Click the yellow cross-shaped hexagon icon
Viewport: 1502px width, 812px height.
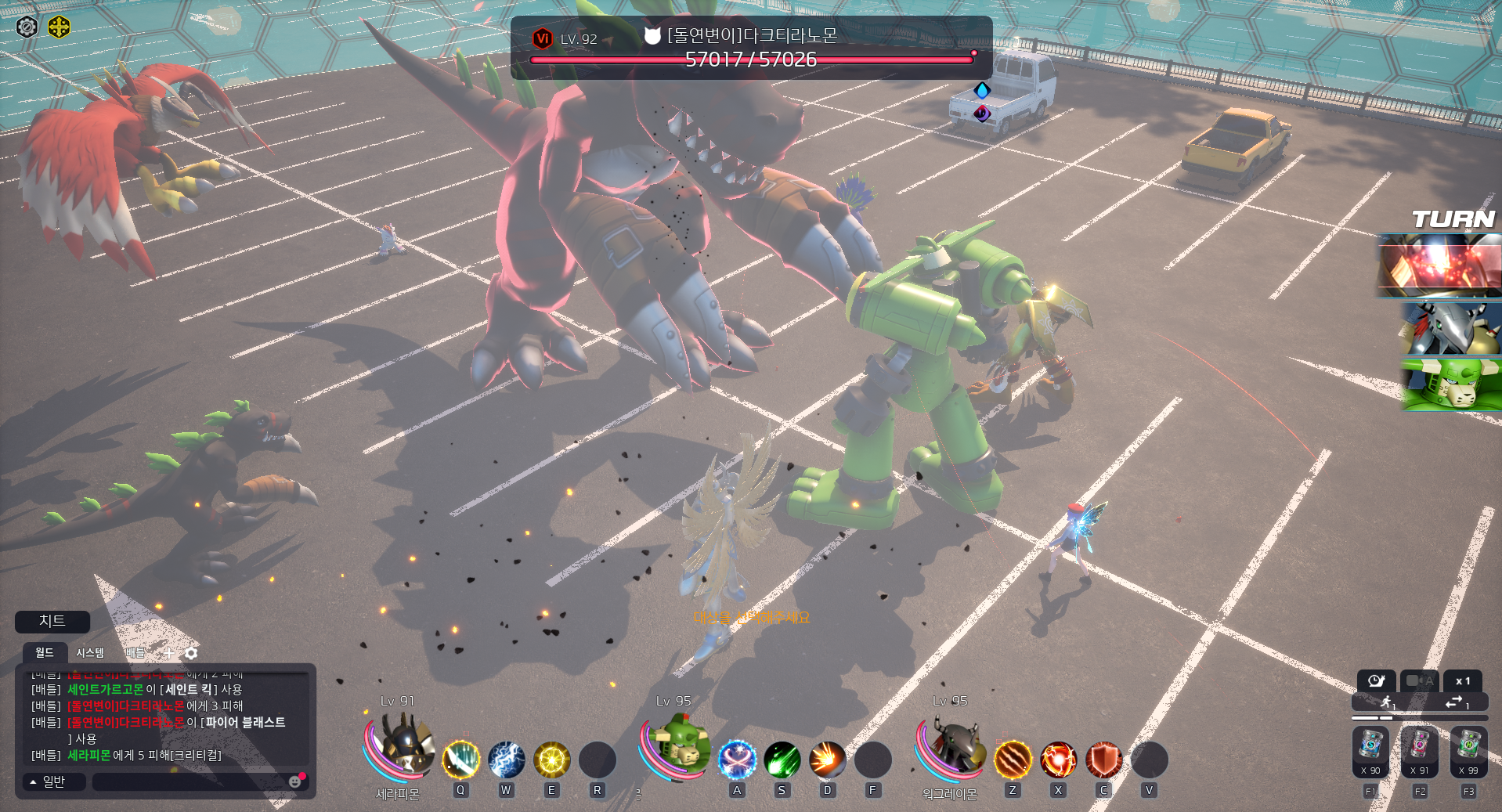tap(59, 27)
